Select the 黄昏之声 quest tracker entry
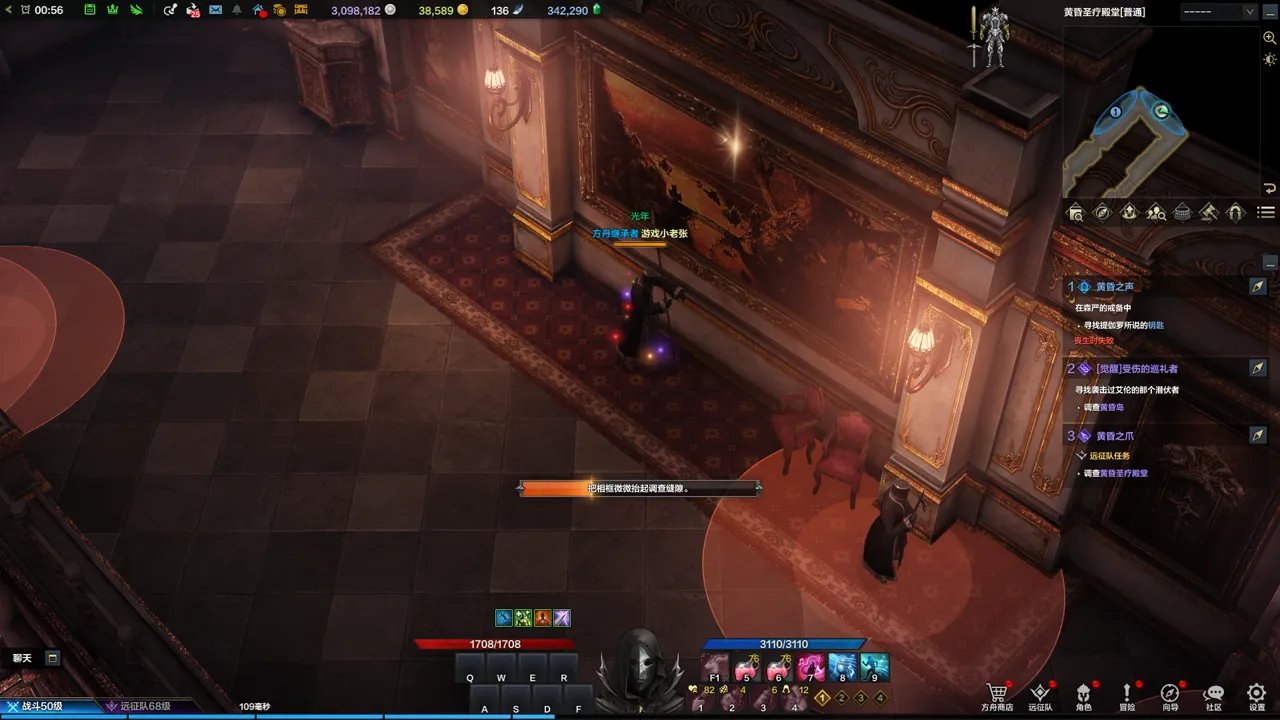1280x720 pixels. tap(1115, 286)
